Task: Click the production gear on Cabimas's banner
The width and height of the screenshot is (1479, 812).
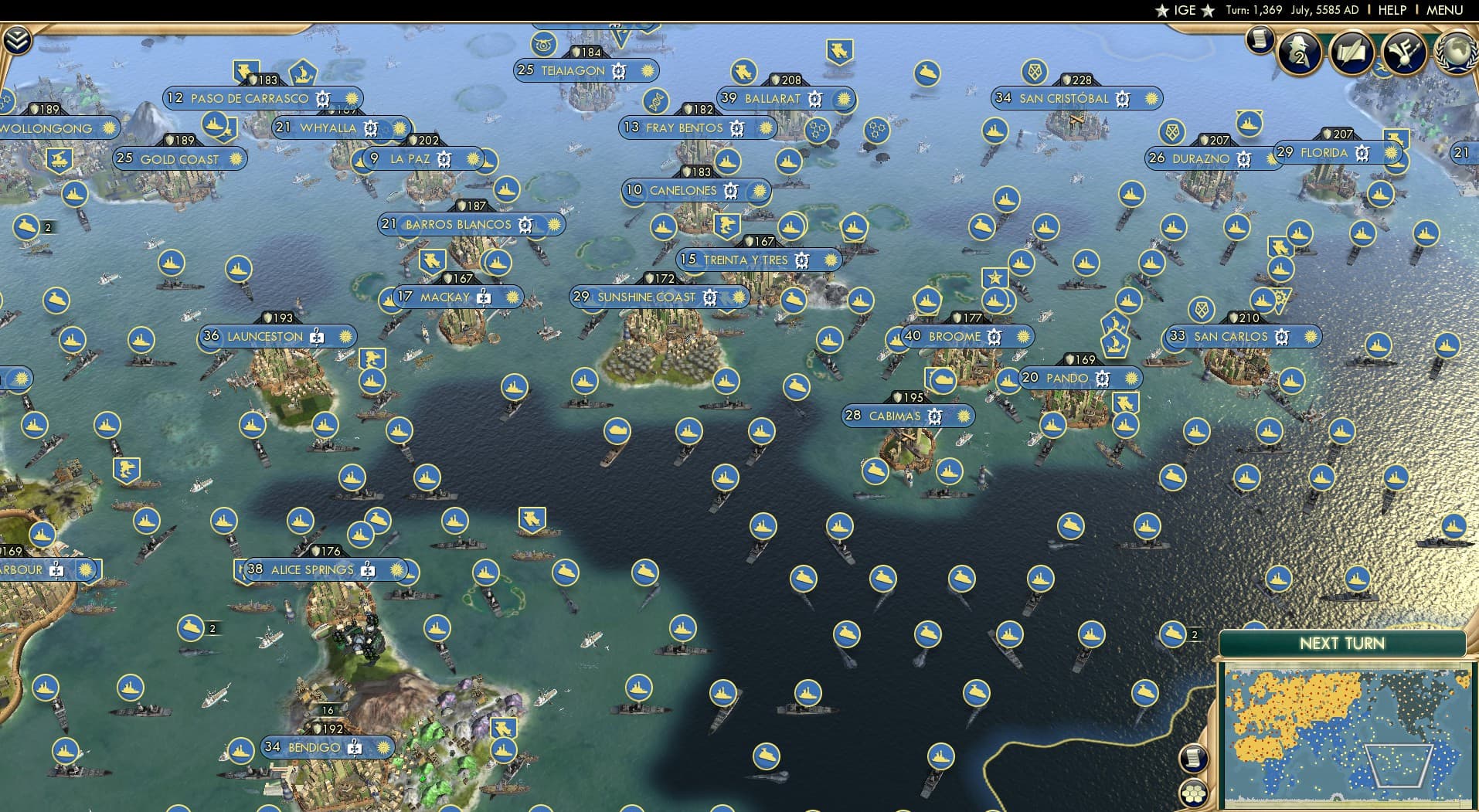Action: 935,416
